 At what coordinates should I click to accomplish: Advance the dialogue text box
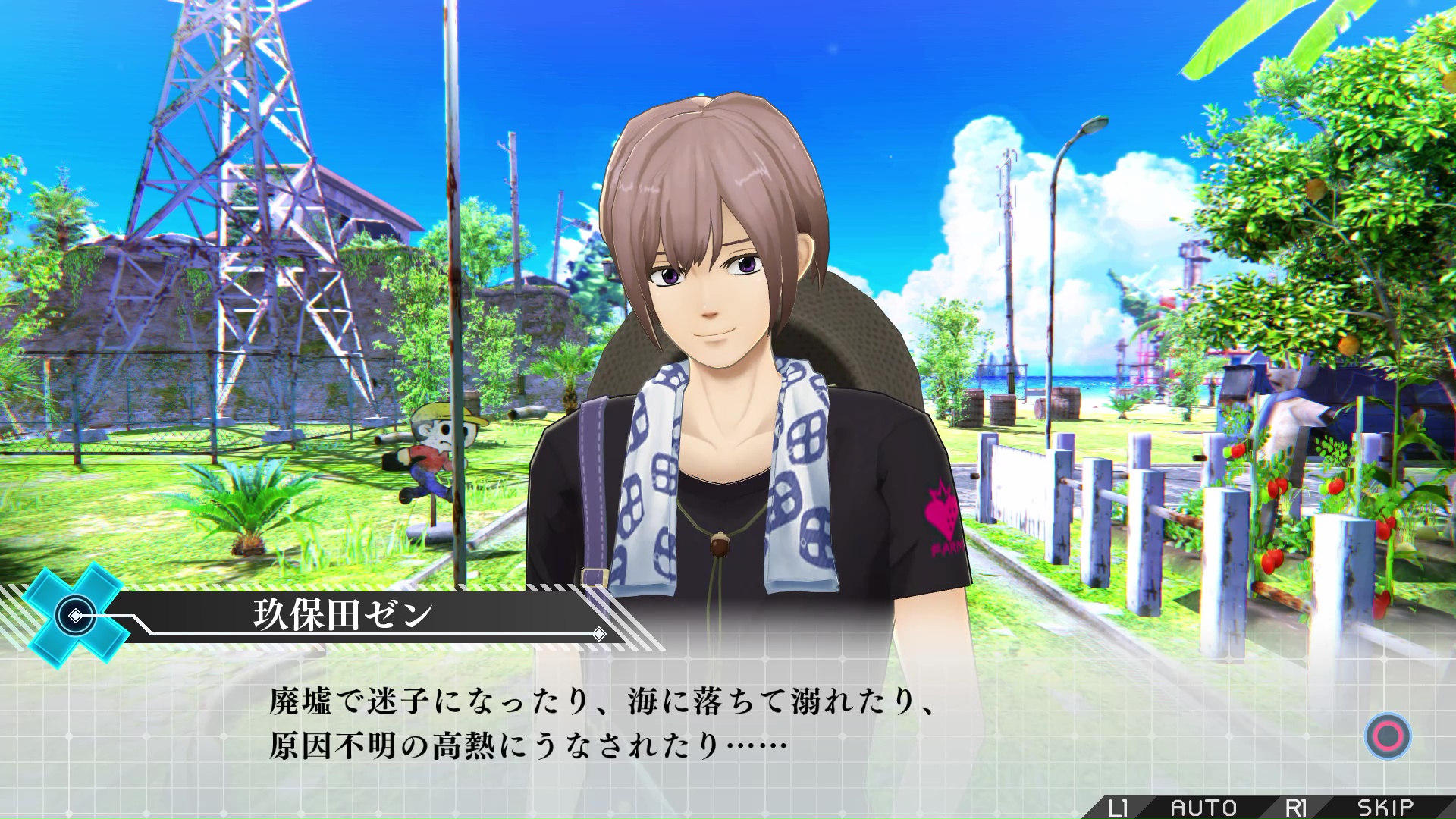(1388, 736)
